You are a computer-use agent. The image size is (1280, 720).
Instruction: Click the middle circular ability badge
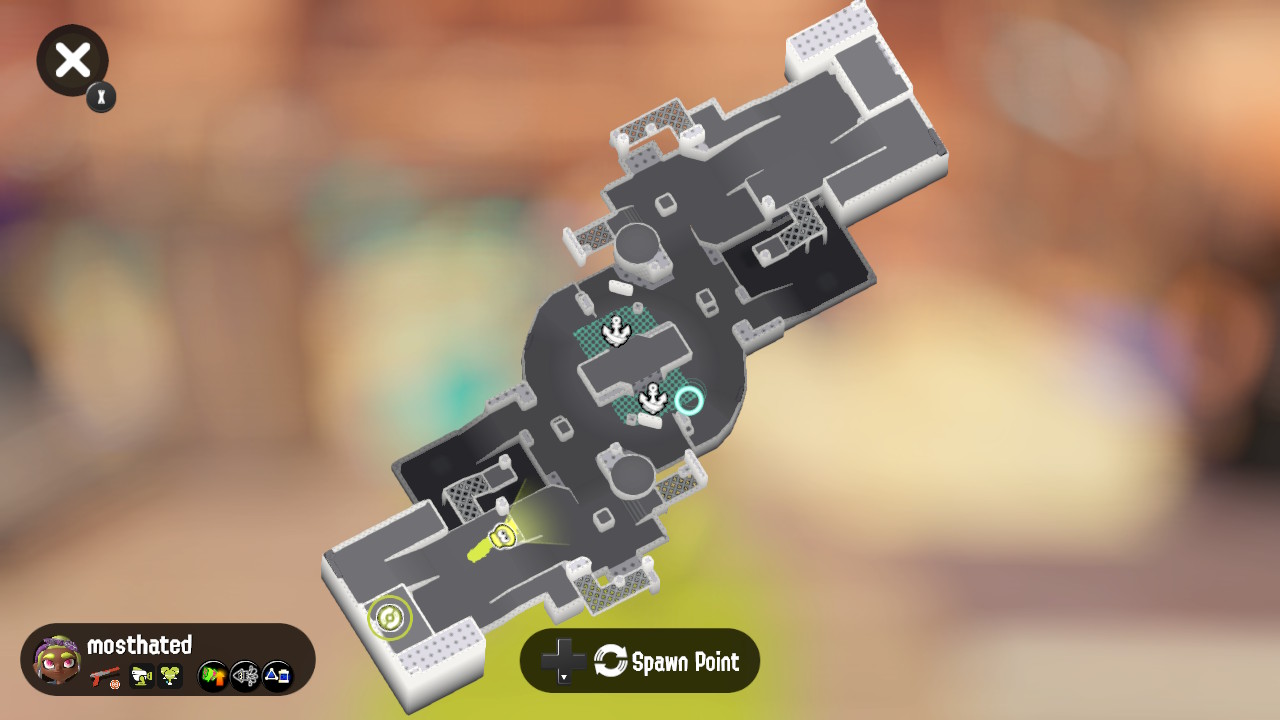(x=245, y=676)
